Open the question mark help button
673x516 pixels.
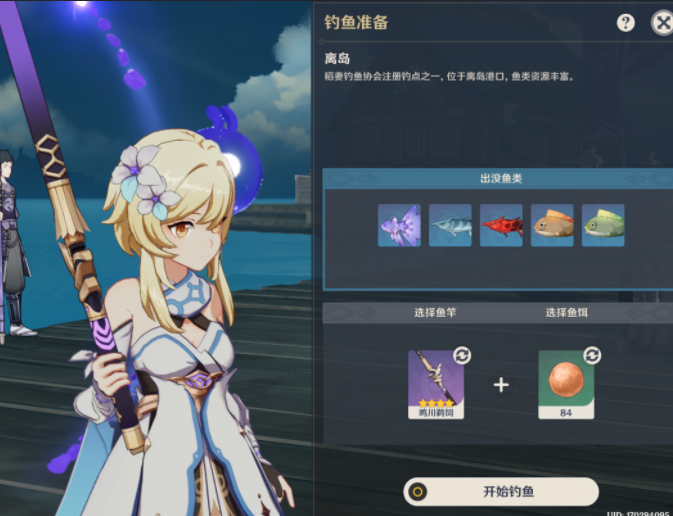click(x=626, y=23)
